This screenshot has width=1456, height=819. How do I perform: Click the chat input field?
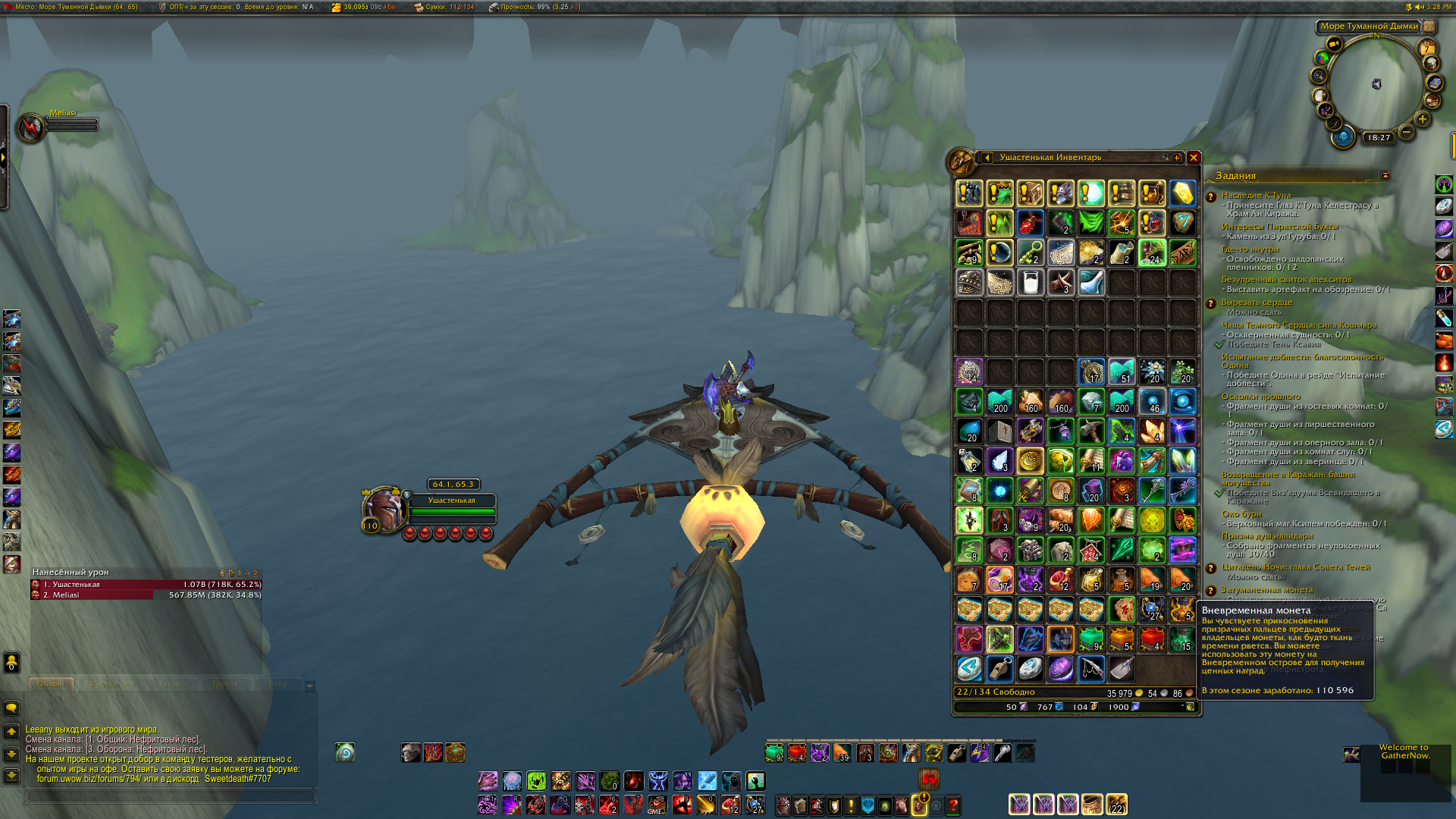[x=171, y=796]
